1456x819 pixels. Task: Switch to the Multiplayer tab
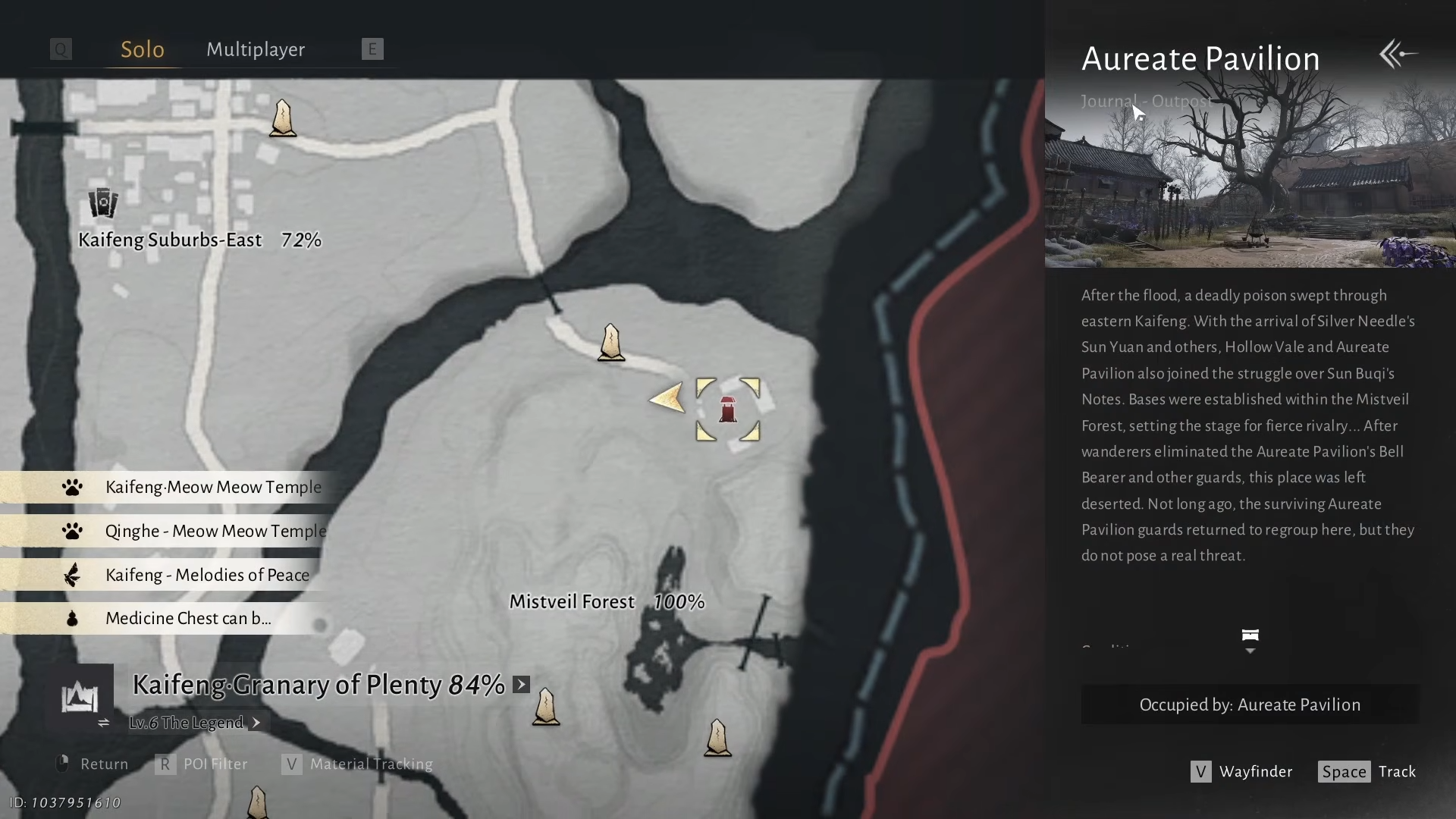pyautogui.click(x=256, y=50)
